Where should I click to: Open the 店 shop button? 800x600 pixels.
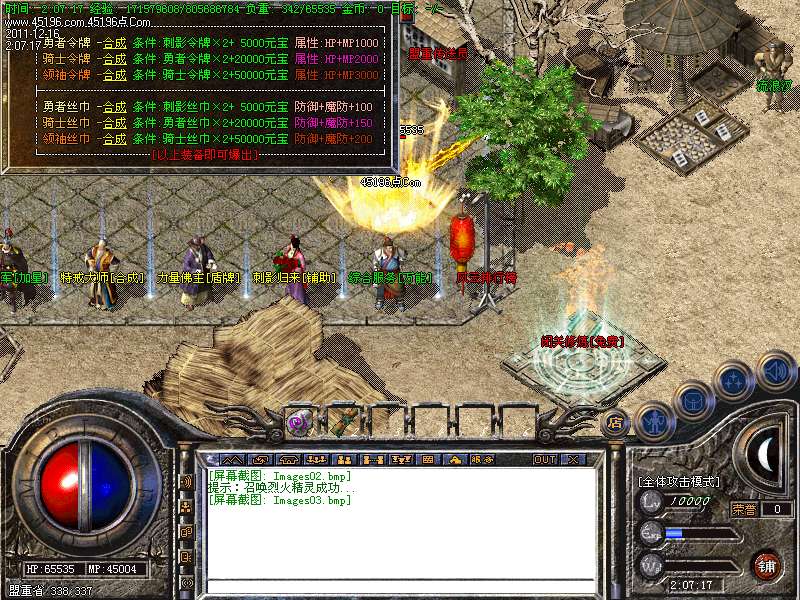(616, 422)
